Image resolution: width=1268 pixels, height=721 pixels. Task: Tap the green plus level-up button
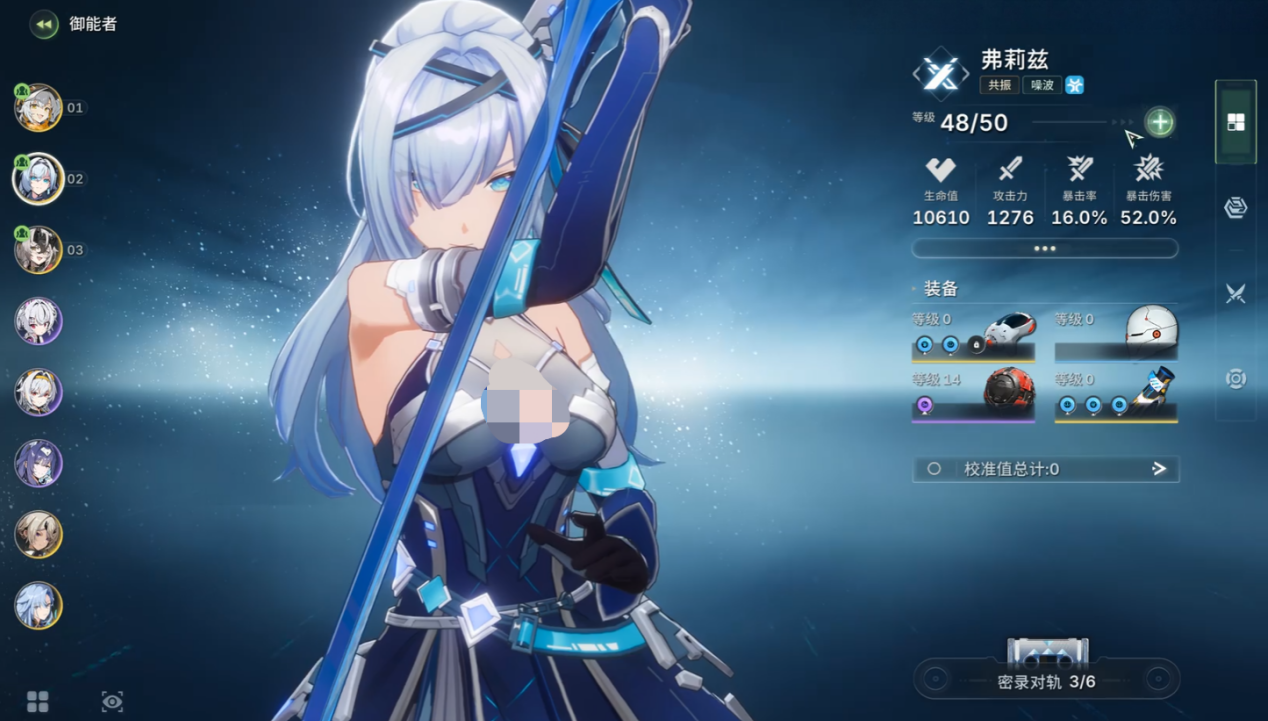coord(1159,122)
